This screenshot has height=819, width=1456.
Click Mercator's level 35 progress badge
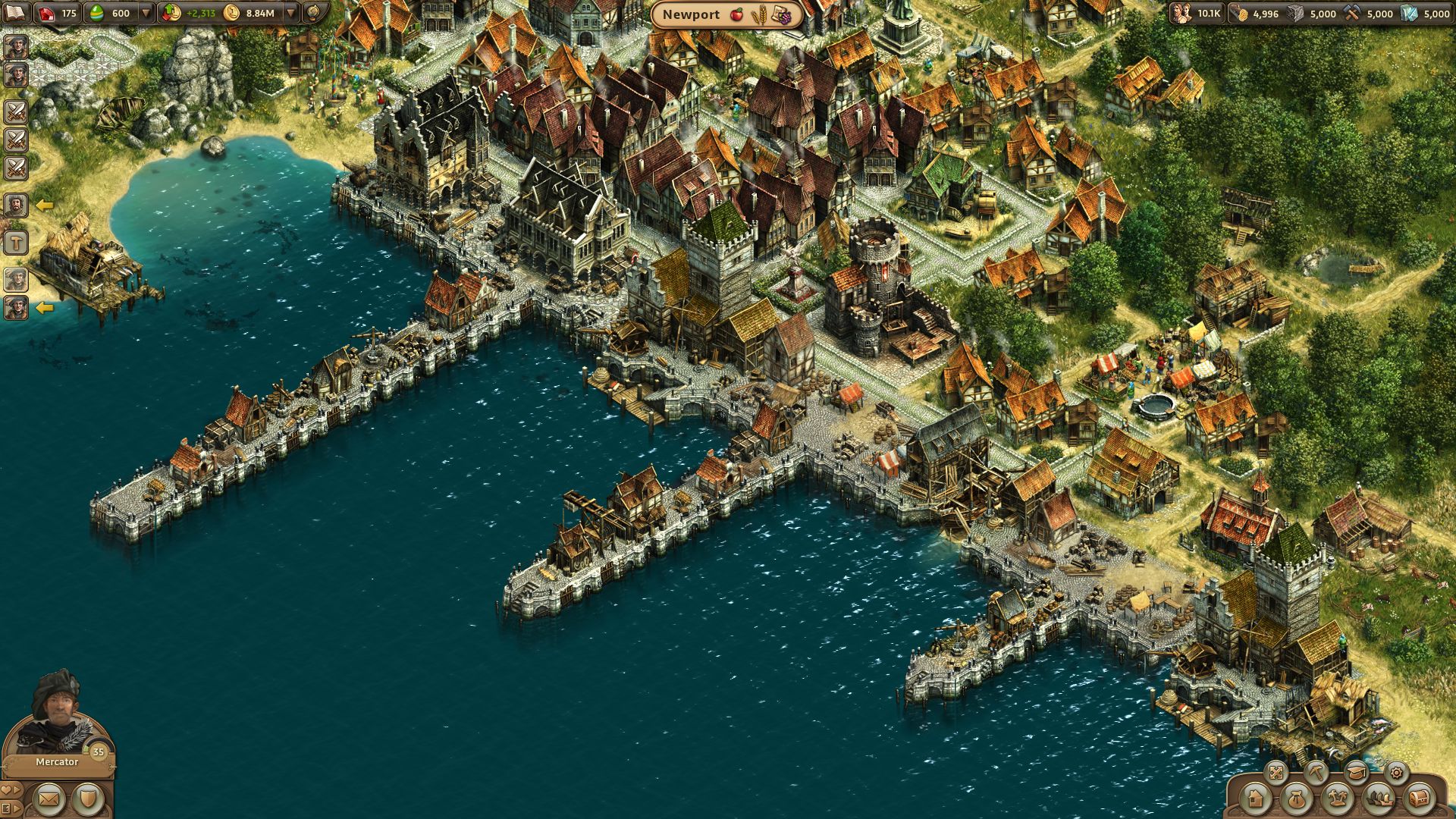(x=97, y=752)
